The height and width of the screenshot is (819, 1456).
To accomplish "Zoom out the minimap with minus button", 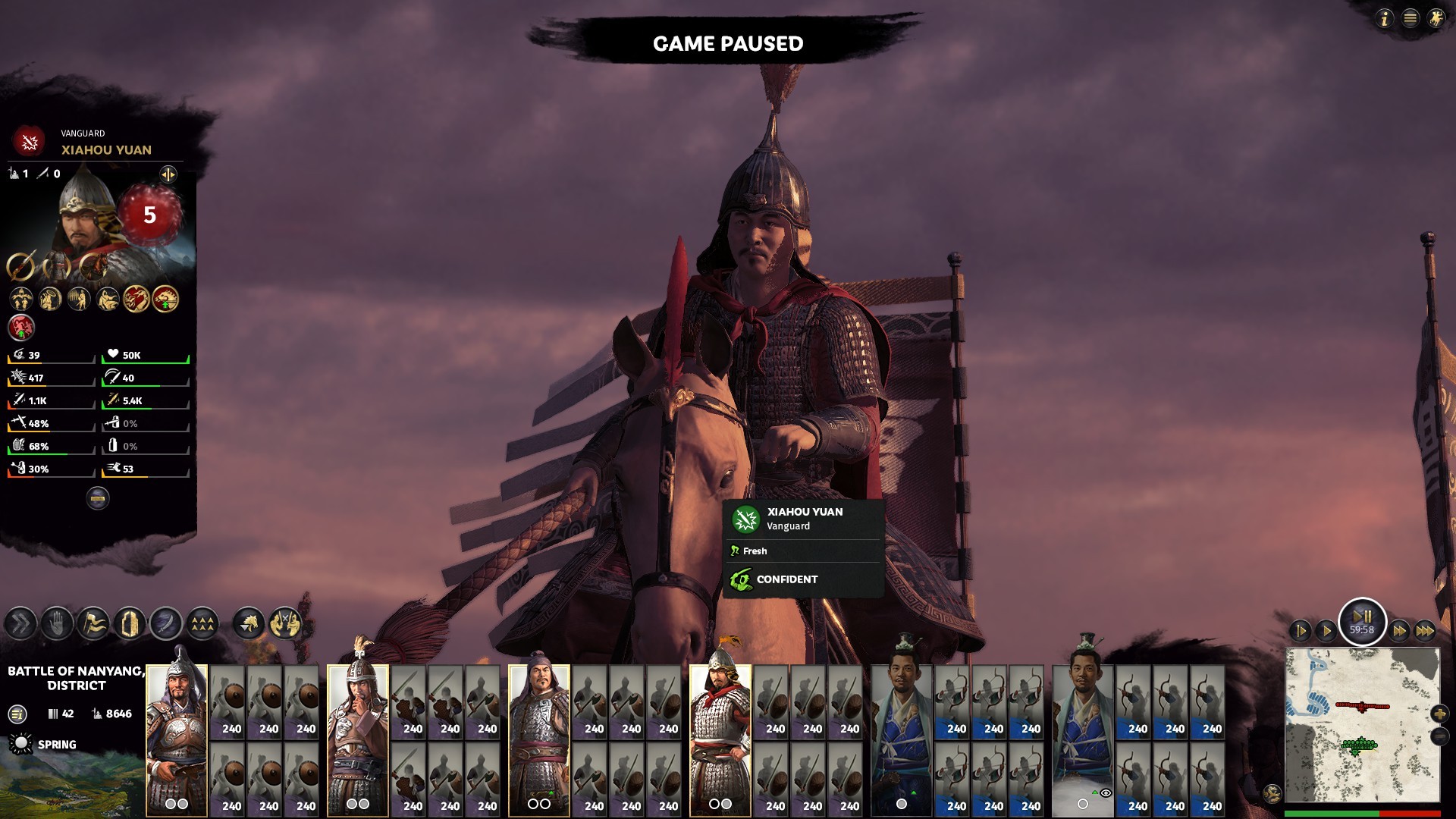I will pyautogui.click(x=1439, y=736).
